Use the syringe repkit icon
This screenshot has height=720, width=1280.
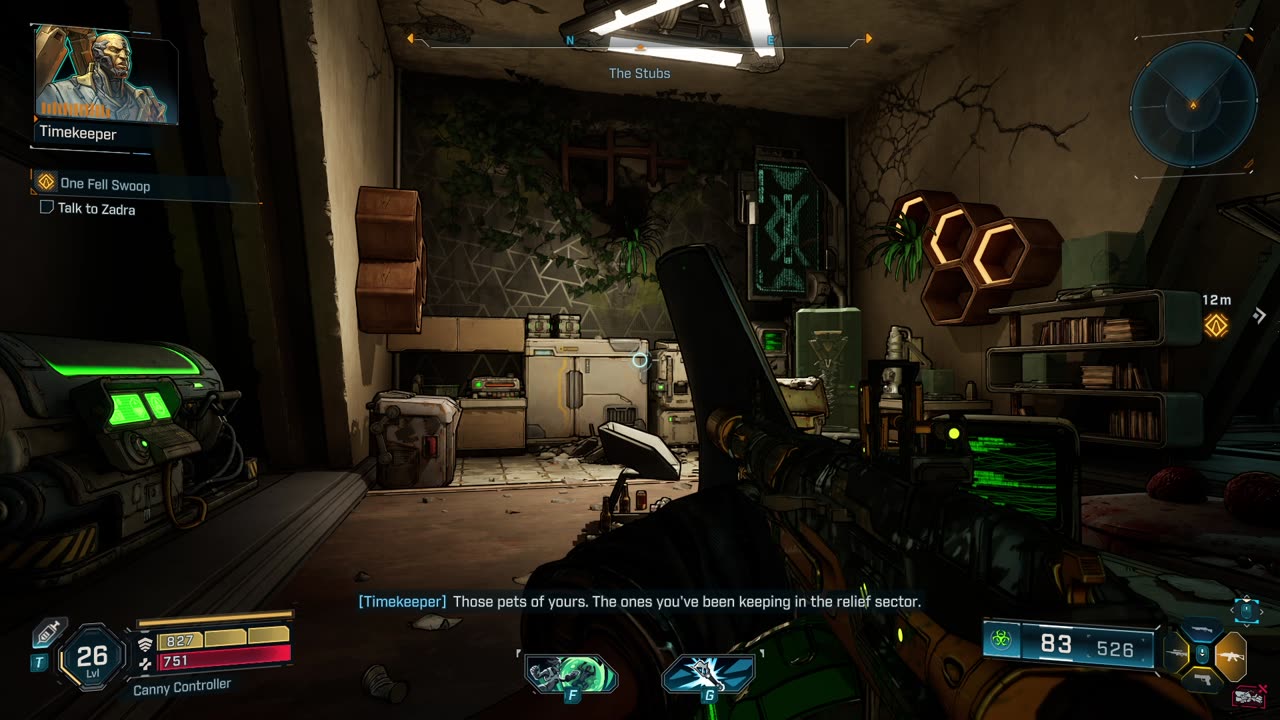tap(47, 633)
